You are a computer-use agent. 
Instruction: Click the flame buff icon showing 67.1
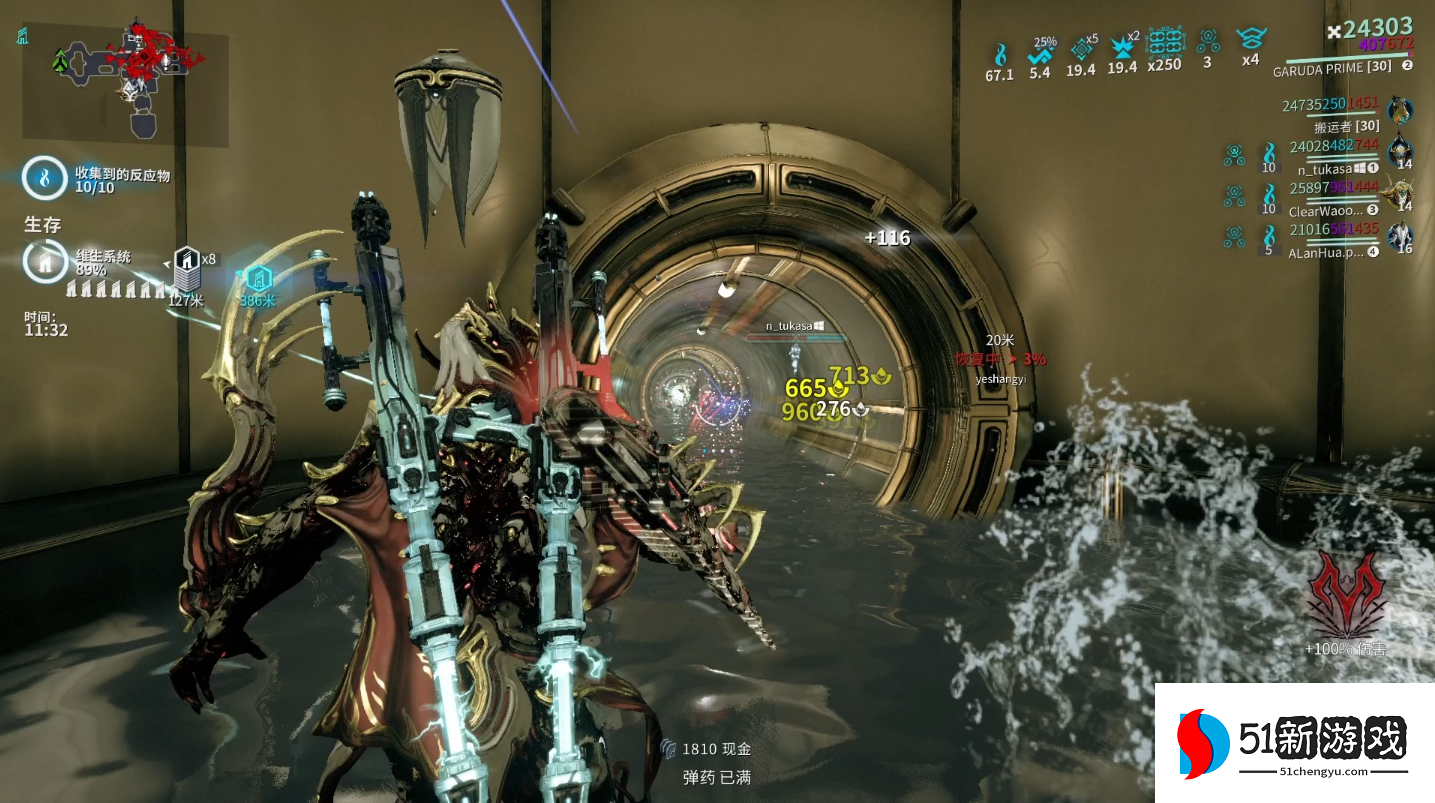pyautogui.click(x=999, y=53)
